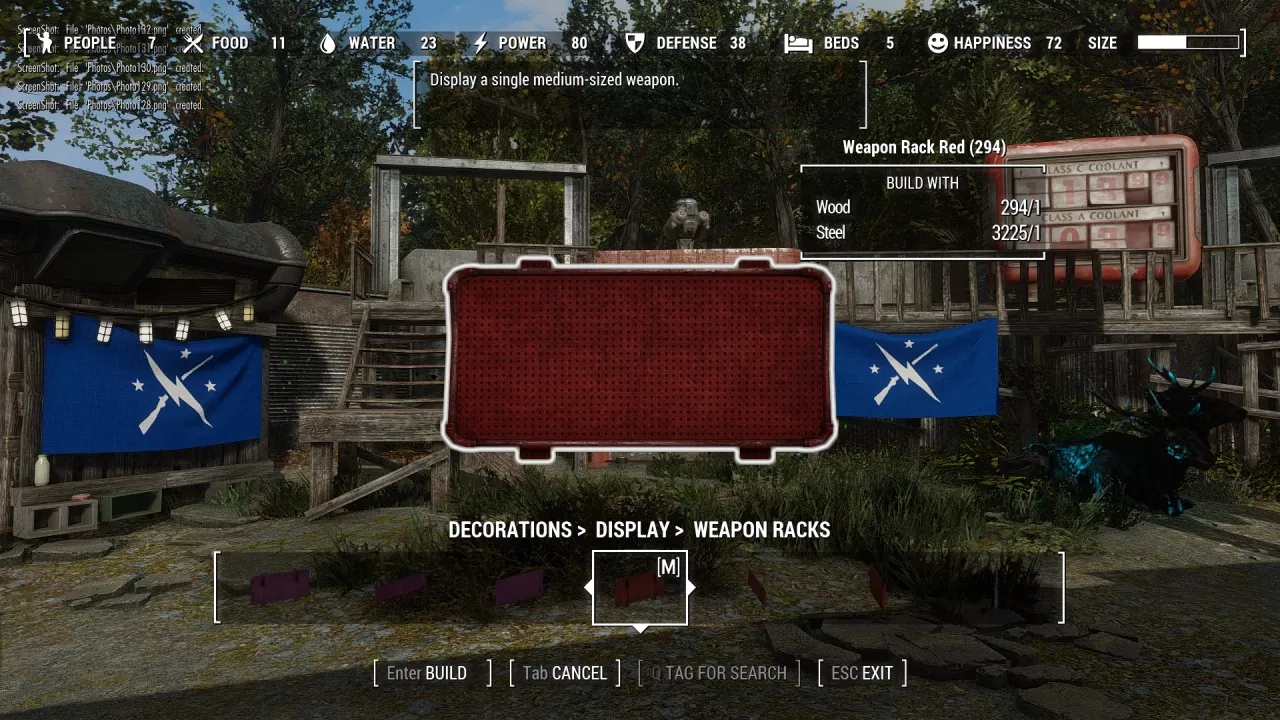
Task: Switch to the DISPLAY subcategory breadcrumb
Action: pos(633,530)
